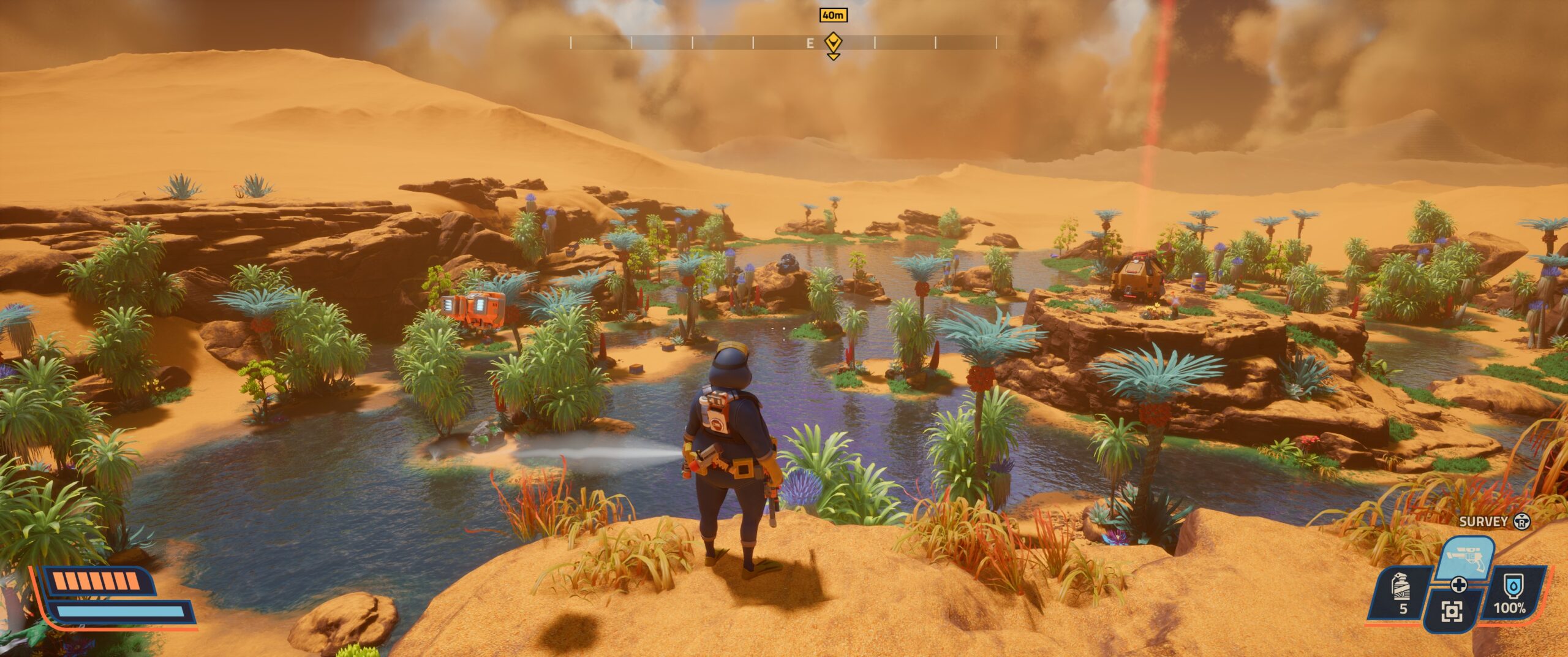Click the yellow objective marker on compass
The height and width of the screenshot is (657, 1568).
pyautogui.click(x=833, y=44)
